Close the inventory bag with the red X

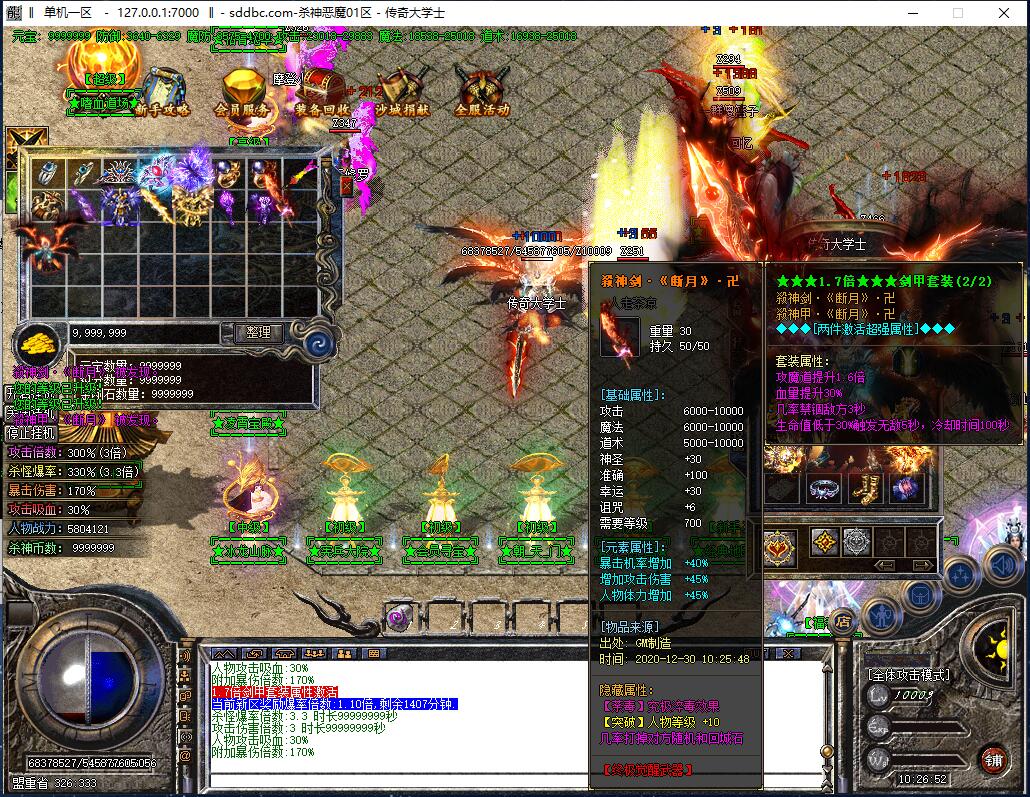346,185
